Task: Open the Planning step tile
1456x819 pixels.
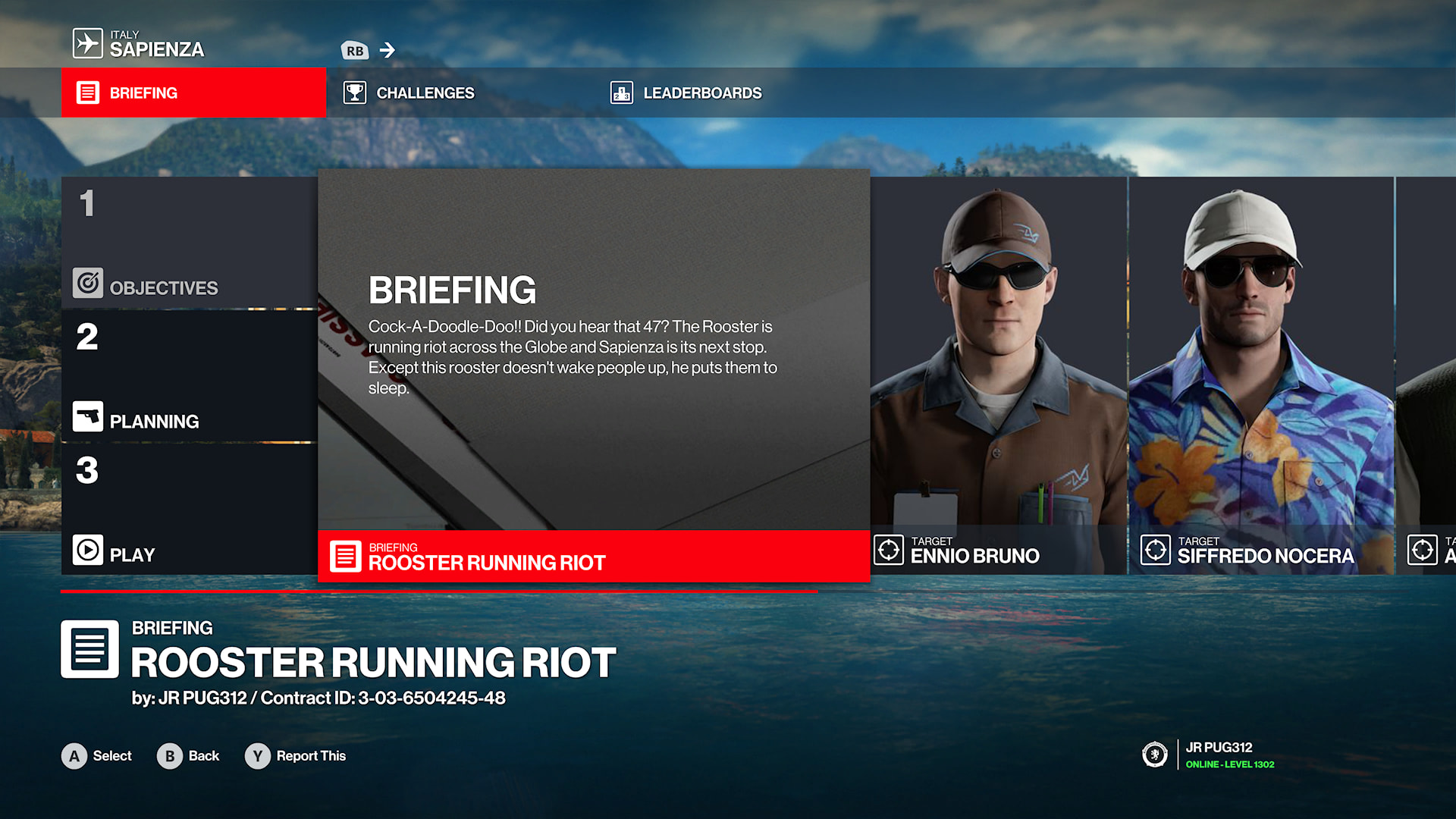Action: click(x=189, y=376)
